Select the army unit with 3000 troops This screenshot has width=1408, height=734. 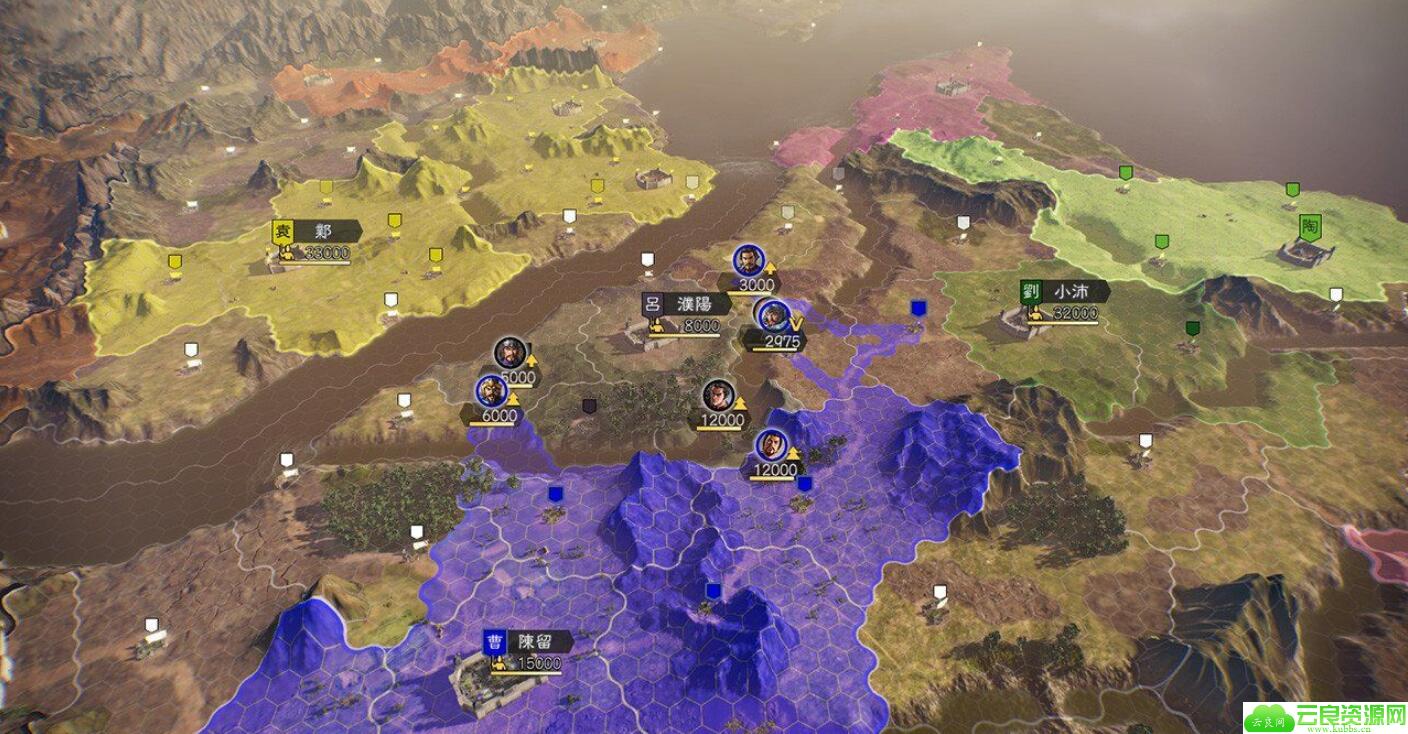[x=746, y=261]
